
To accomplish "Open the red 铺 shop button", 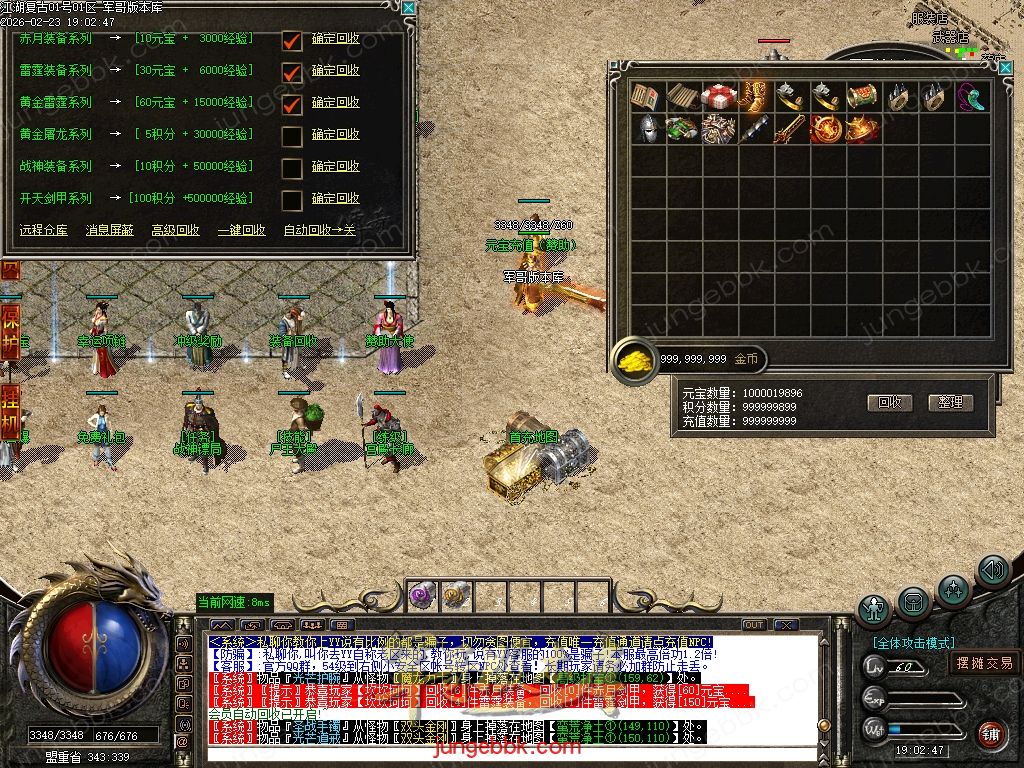I will point(990,735).
